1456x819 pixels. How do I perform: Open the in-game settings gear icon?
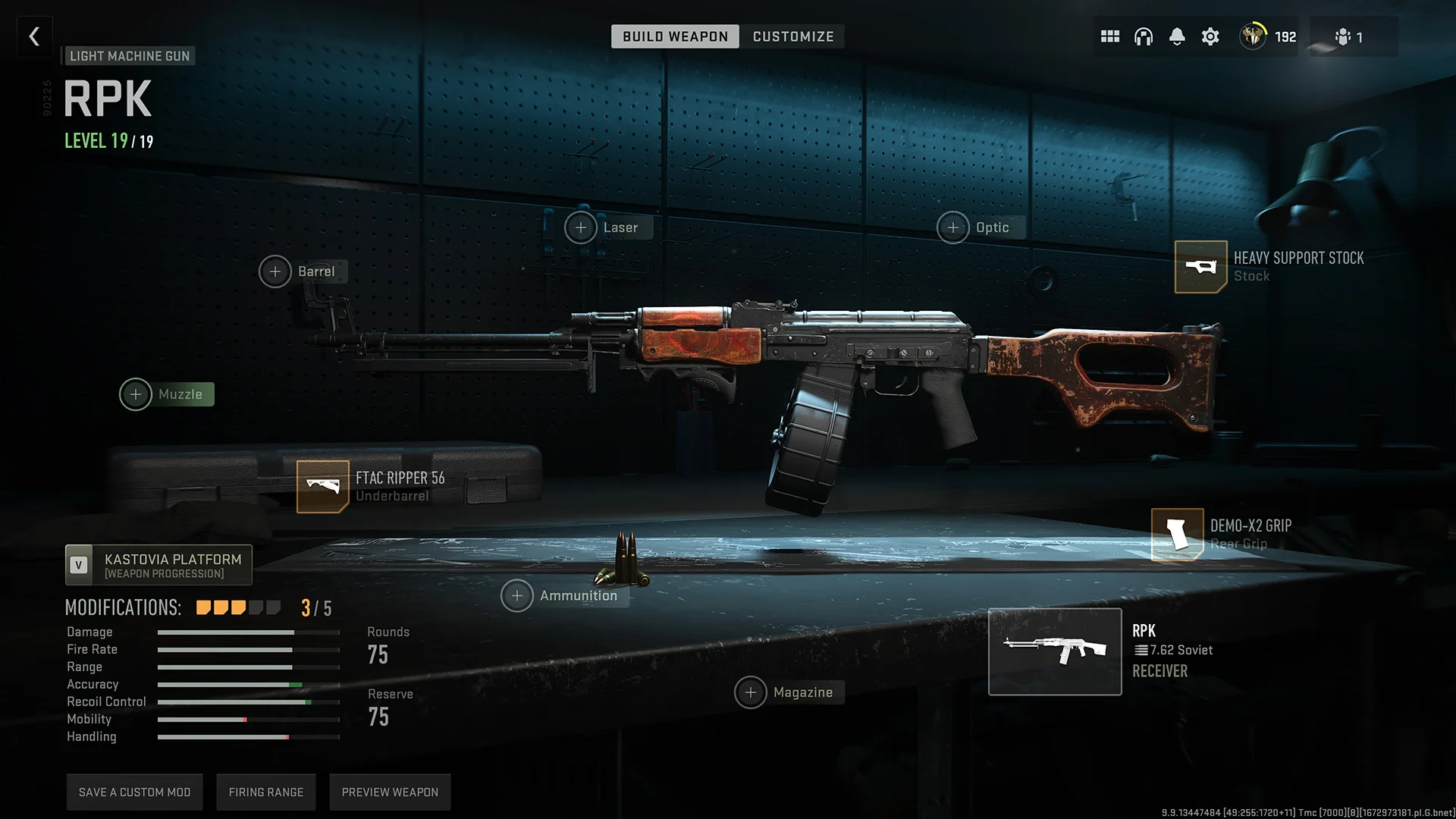pyautogui.click(x=1210, y=36)
